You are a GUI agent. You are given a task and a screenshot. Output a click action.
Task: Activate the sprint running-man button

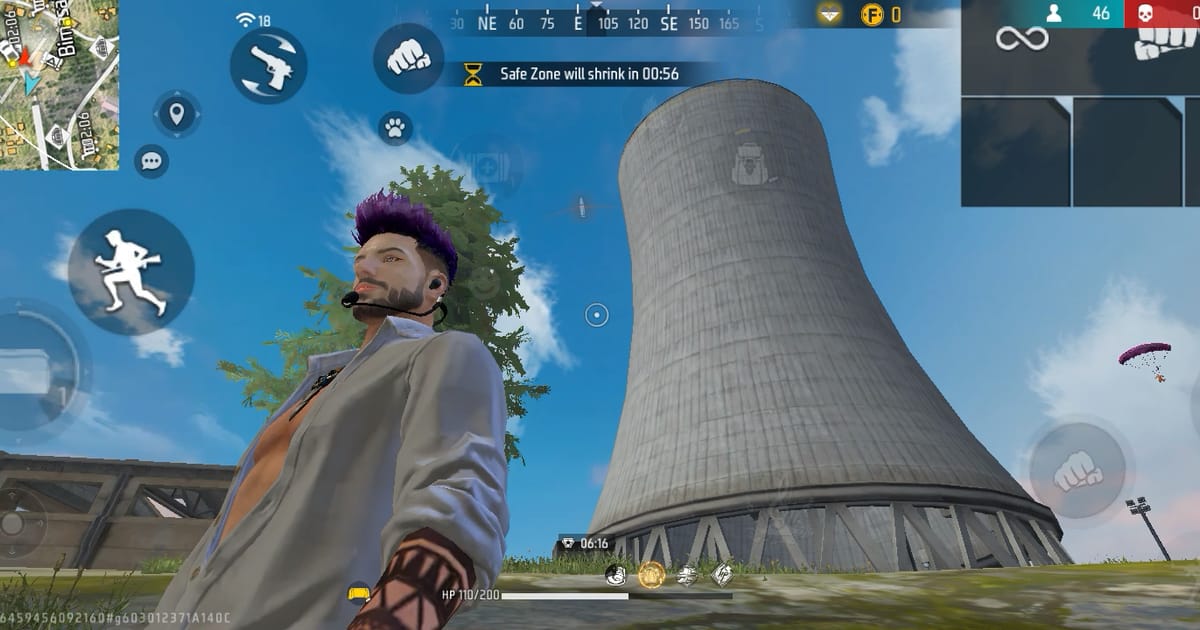131,271
